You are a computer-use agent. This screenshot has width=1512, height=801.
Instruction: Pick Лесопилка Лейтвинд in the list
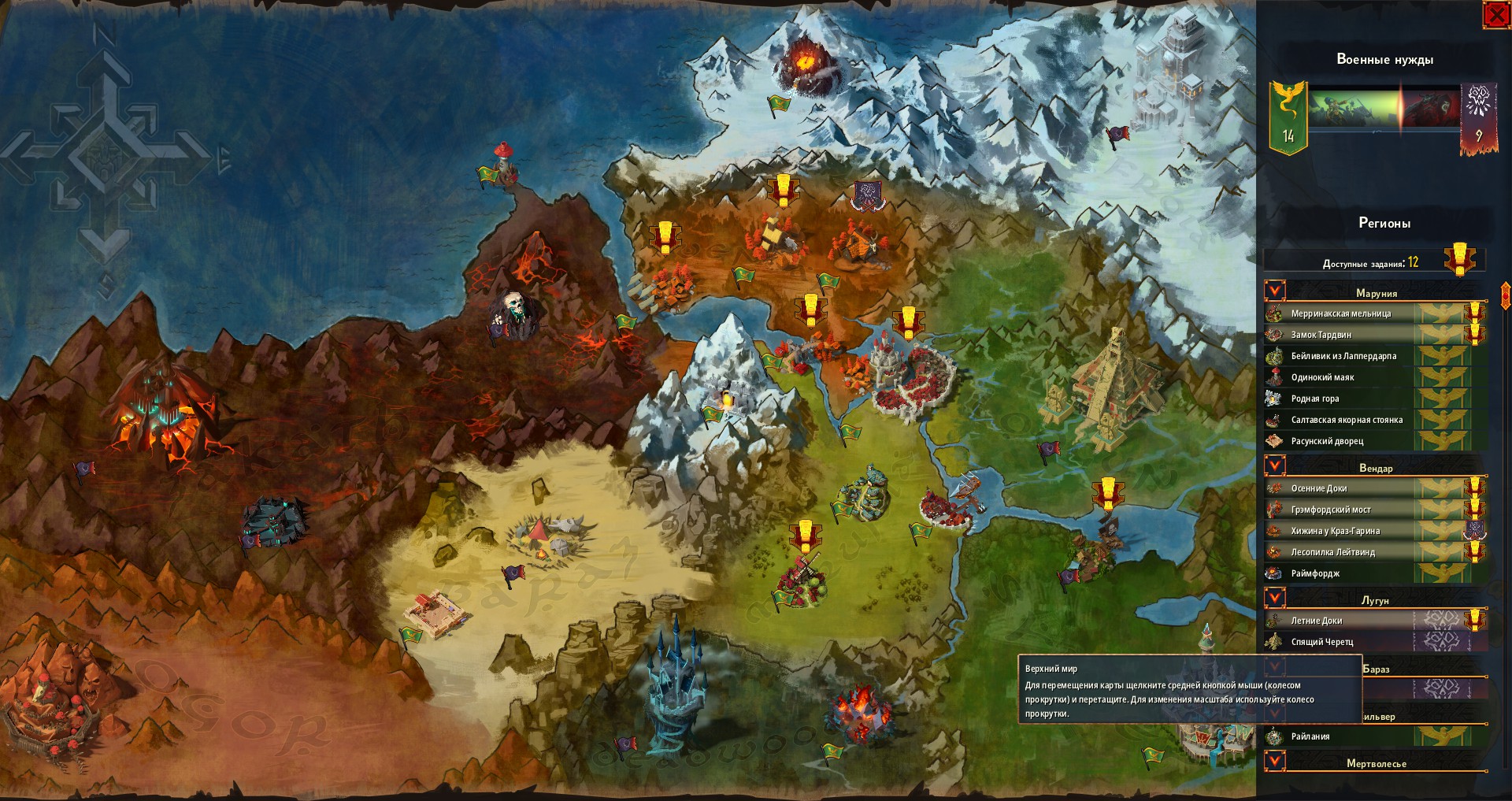[1332, 552]
